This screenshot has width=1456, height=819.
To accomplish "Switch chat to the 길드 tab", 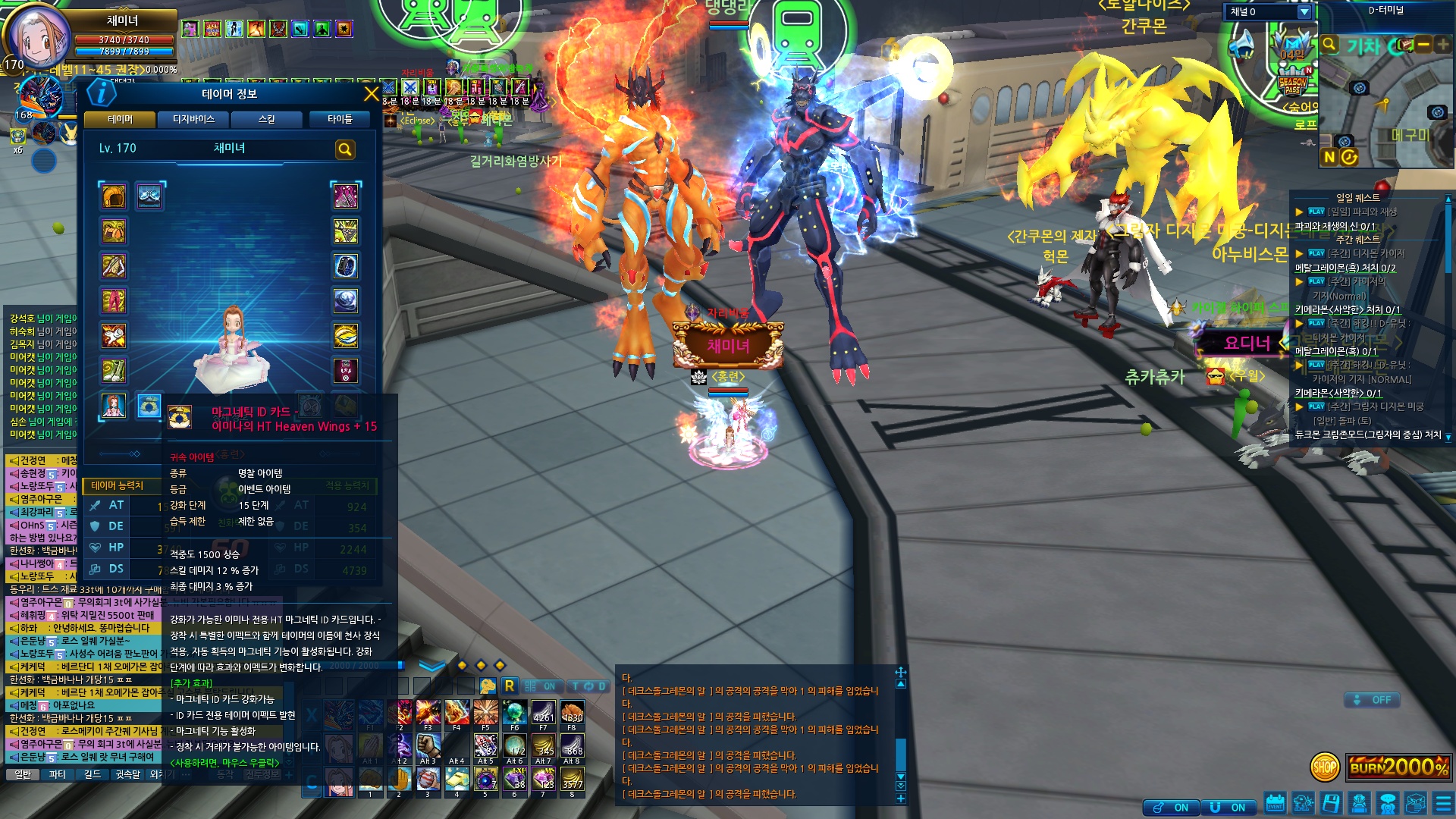I will [93, 774].
